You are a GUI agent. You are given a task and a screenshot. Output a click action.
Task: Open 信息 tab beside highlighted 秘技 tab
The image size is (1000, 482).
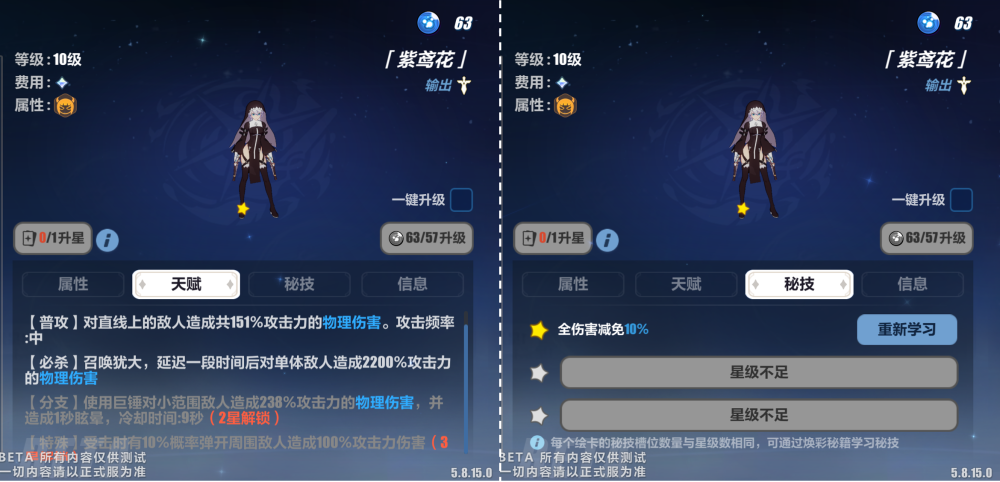(912, 284)
